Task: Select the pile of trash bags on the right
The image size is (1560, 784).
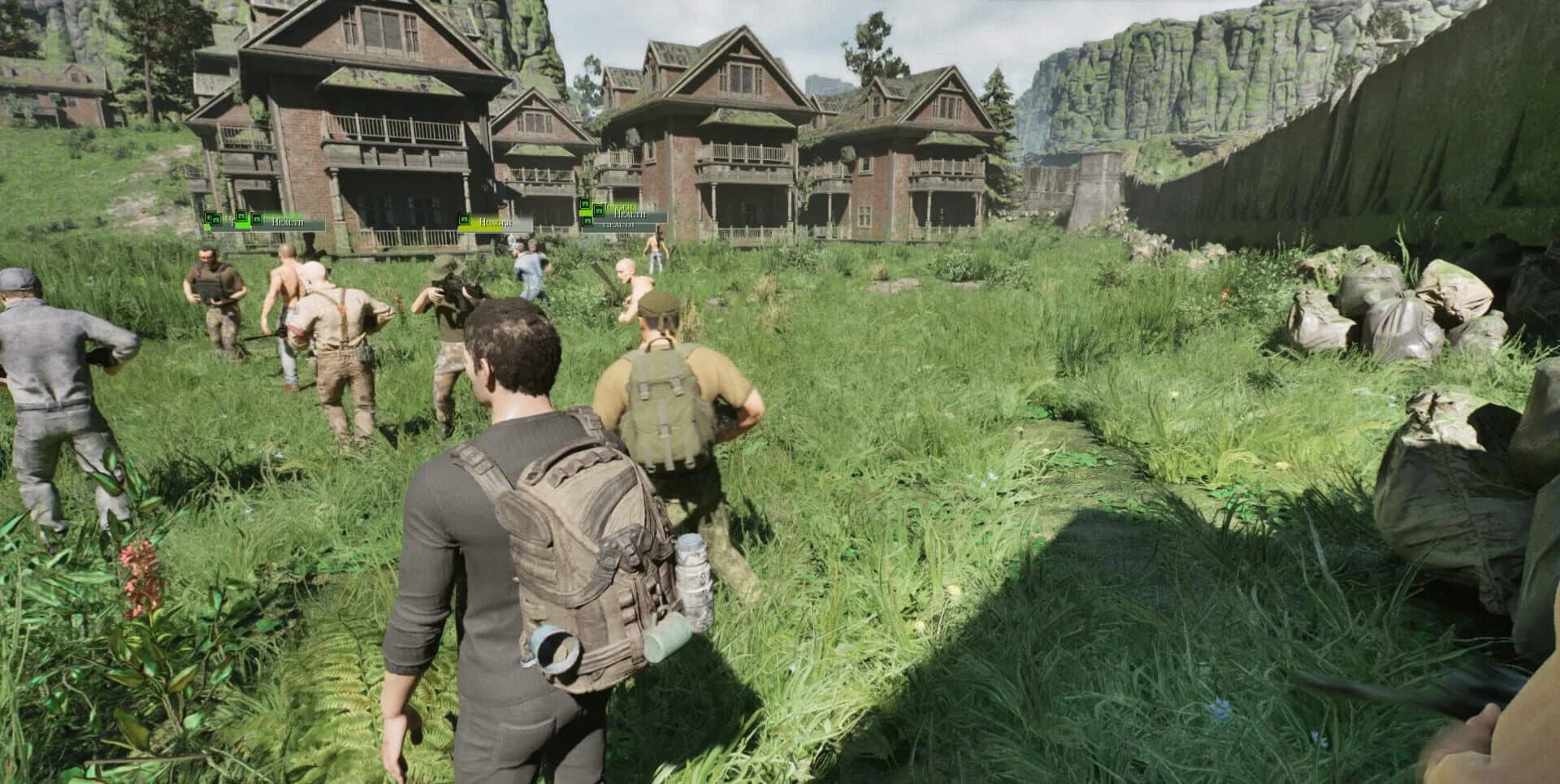Action: 1422,325
